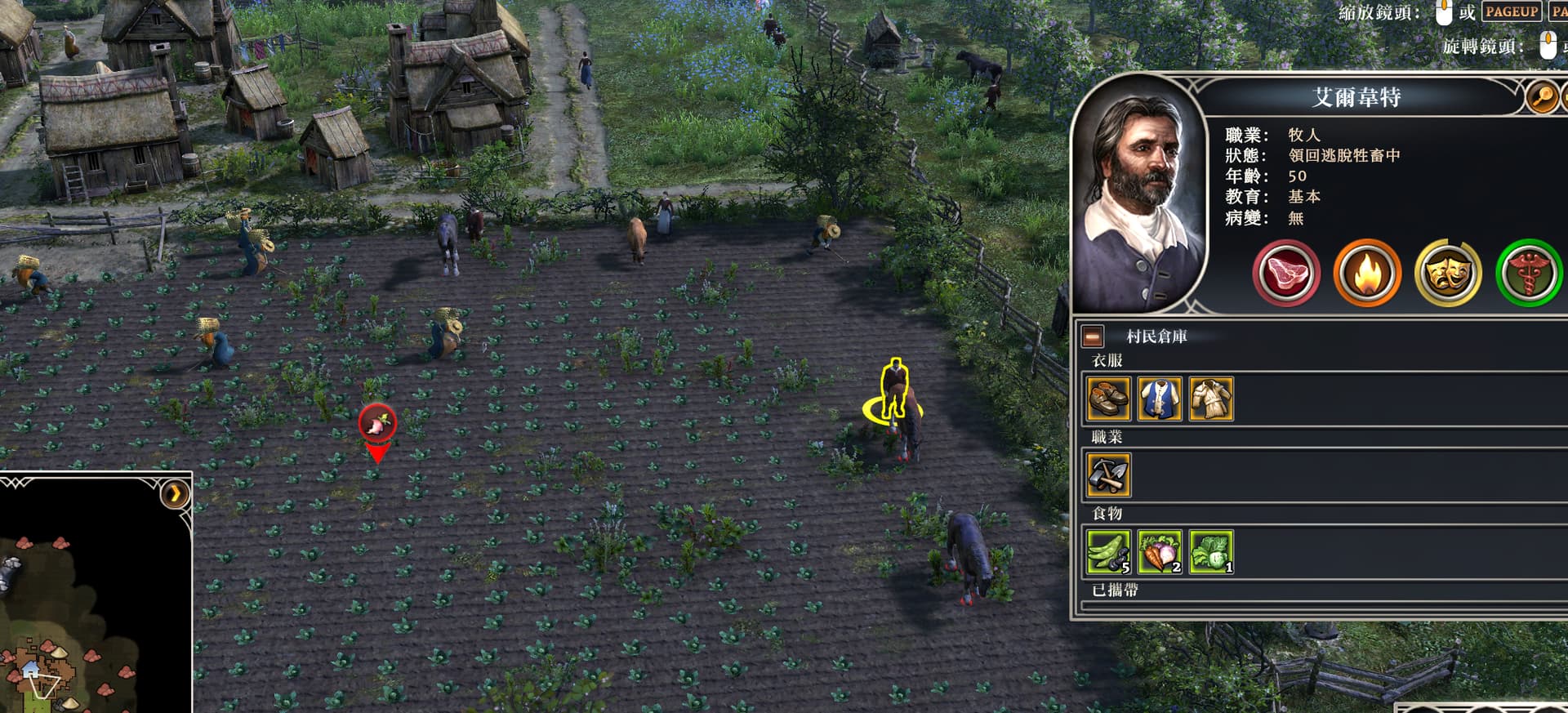The width and height of the screenshot is (1568, 713).
Task: Select the theater masks entertainment icon
Action: (1447, 274)
